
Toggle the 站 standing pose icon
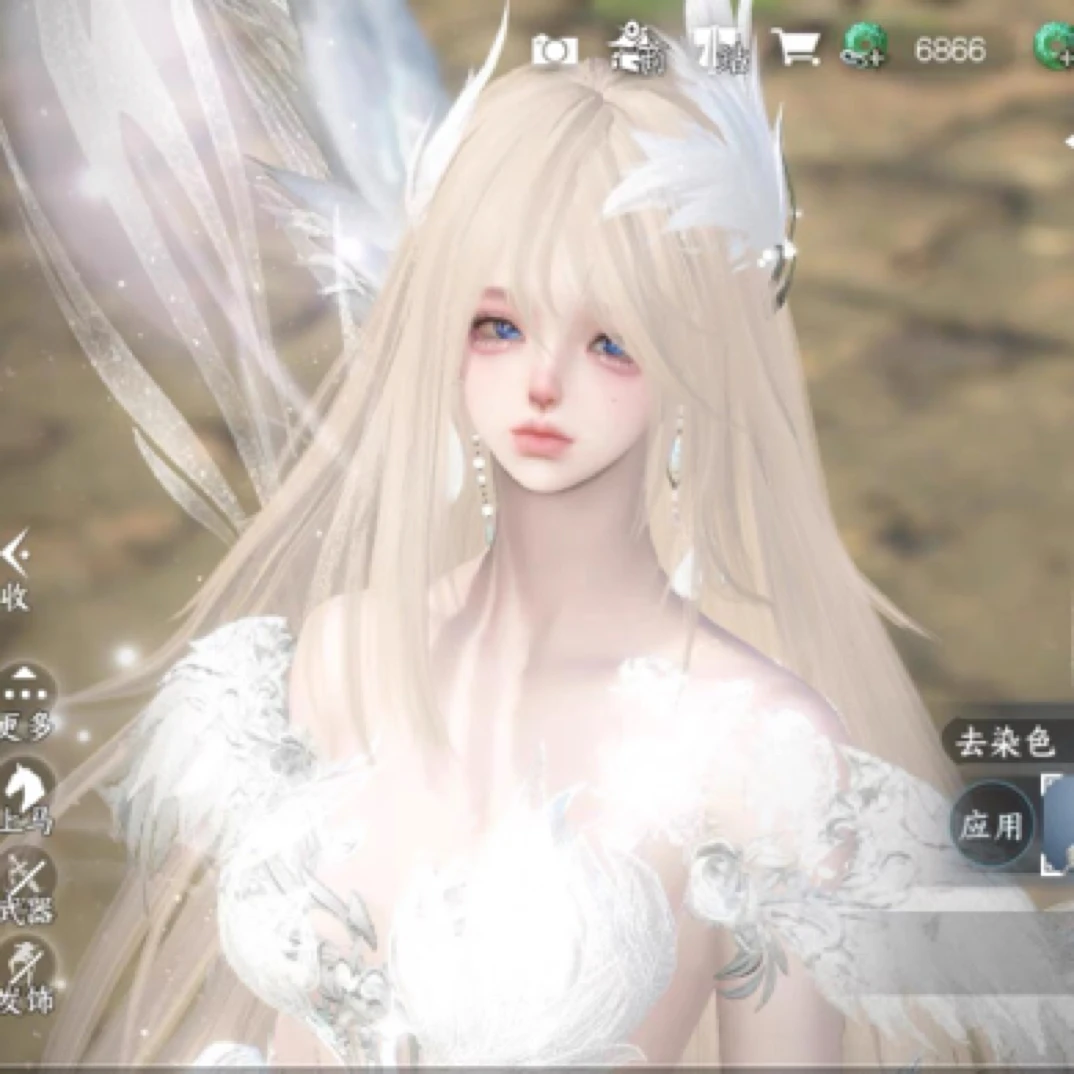click(716, 49)
